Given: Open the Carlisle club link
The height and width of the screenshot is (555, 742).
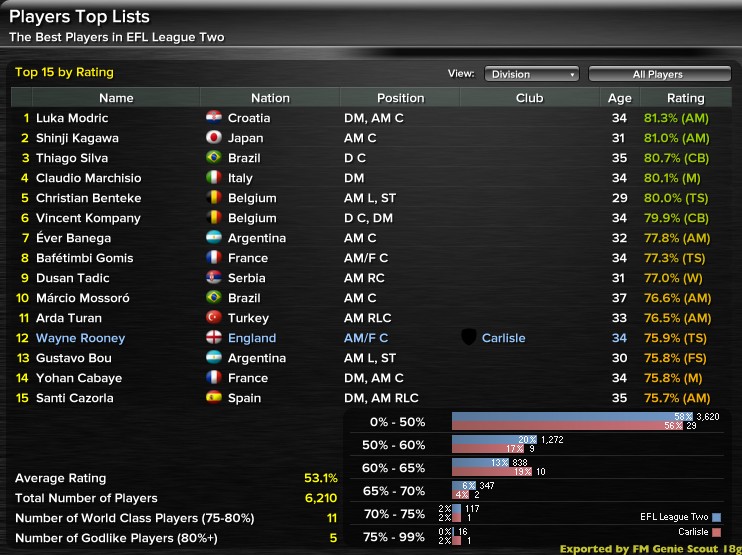Looking at the screenshot, I should point(503,338).
